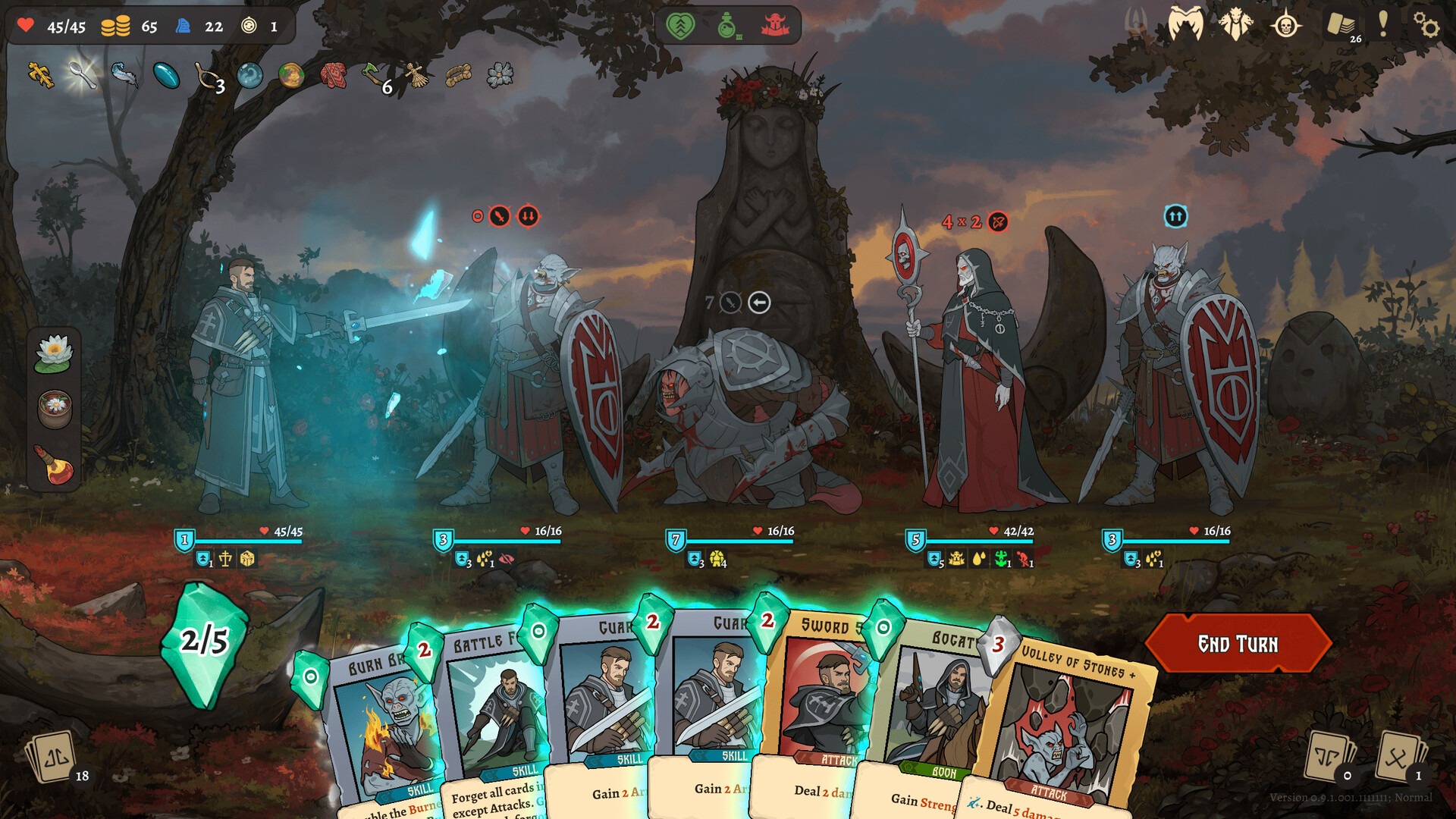Viewport: 1456px width, 819px height.
Task: Open the discard pile showing 0
Action: tap(1327, 757)
